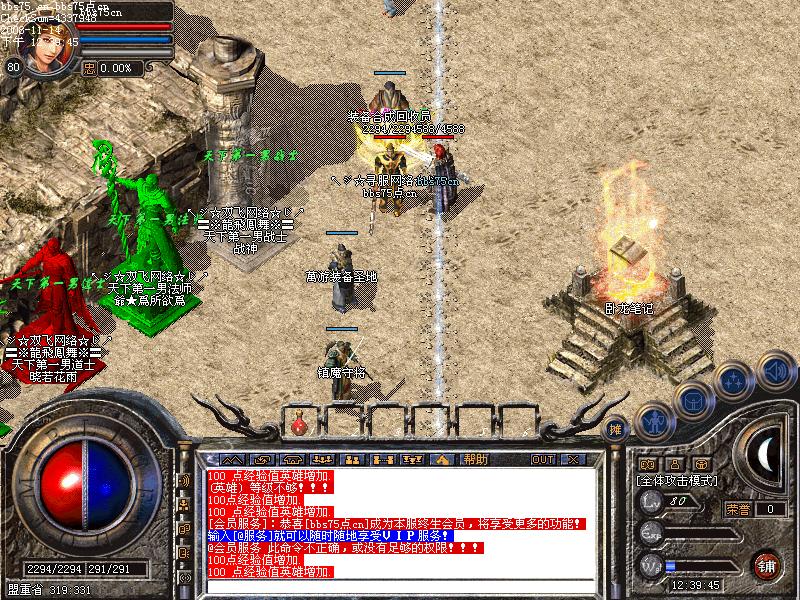Open the bag inventory round button
The width and height of the screenshot is (800, 600).
point(693,400)
